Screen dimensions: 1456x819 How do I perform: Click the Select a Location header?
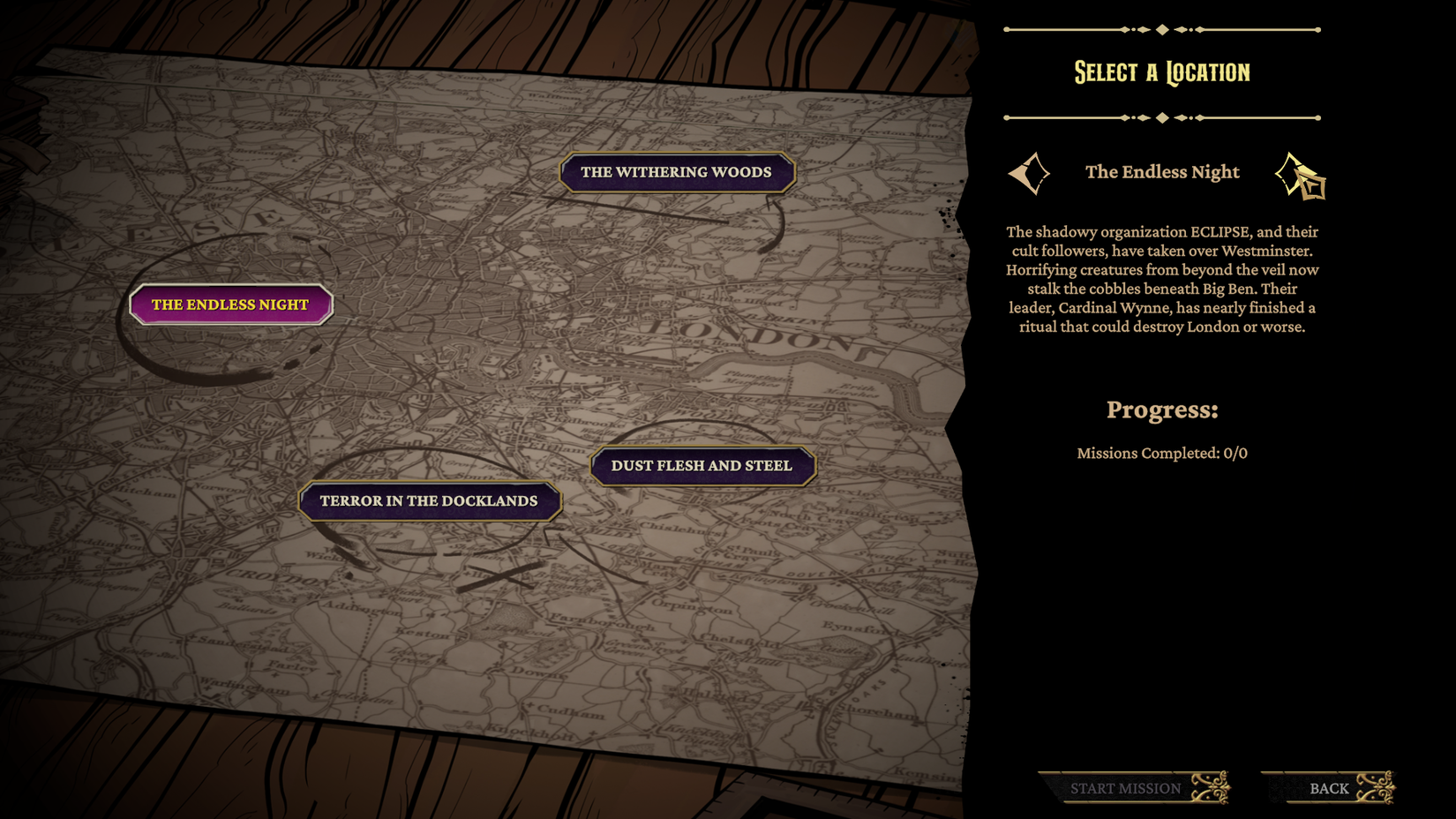[x=1161, y=71]
